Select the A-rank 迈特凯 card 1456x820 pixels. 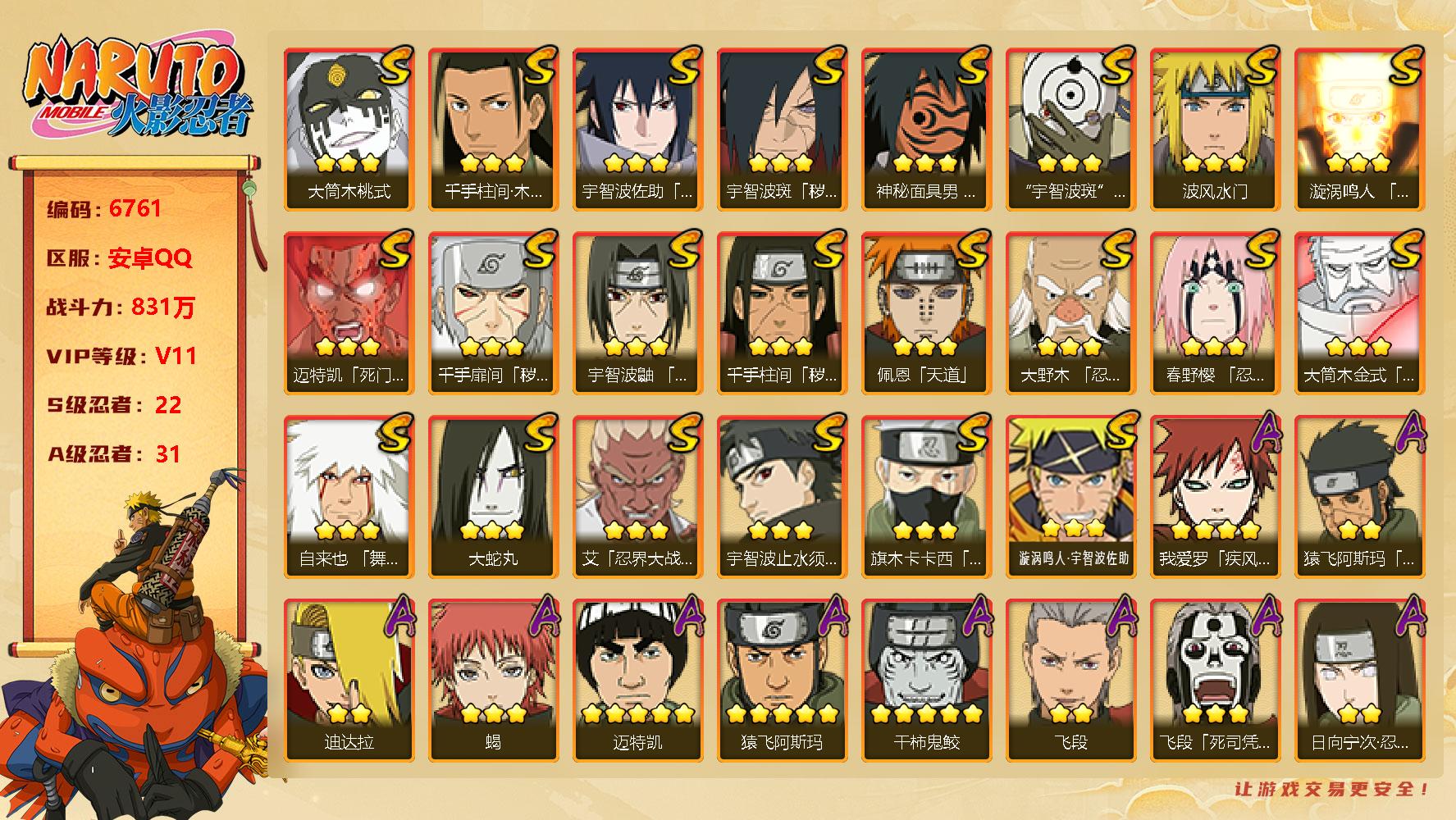coord(637,680)
